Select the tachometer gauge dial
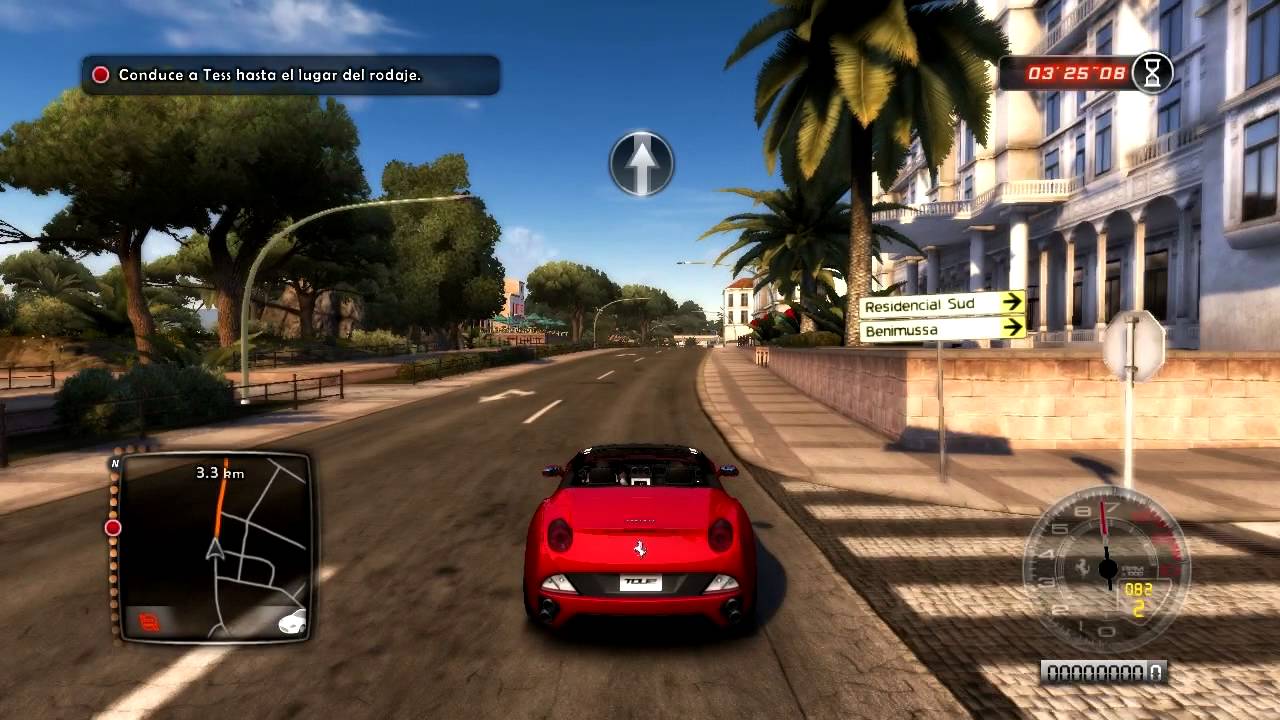The image size is (1280, 720). click(1105, 569)
